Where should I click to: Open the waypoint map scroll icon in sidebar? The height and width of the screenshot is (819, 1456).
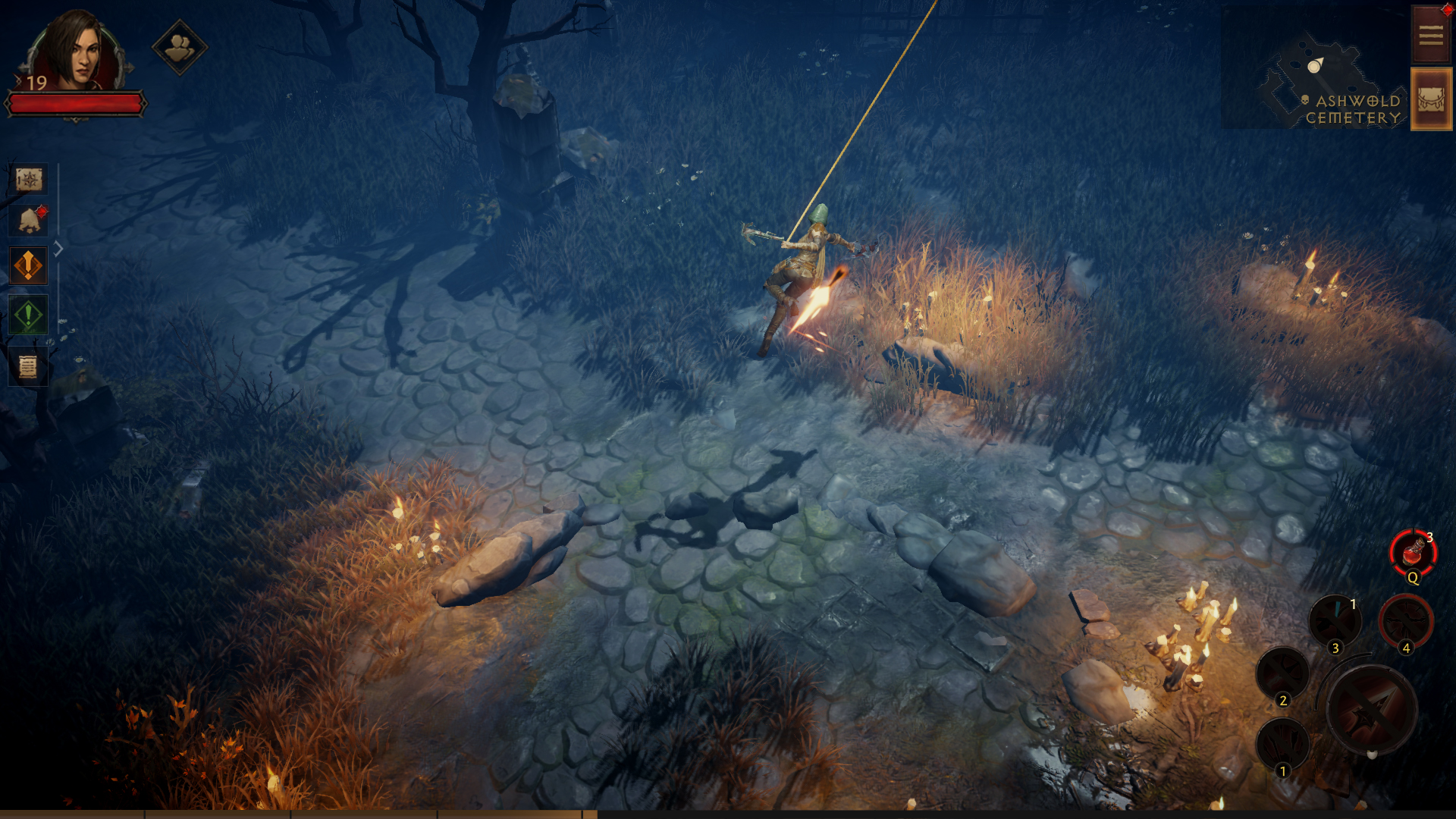pyautogui.click(x=28, y=180)
